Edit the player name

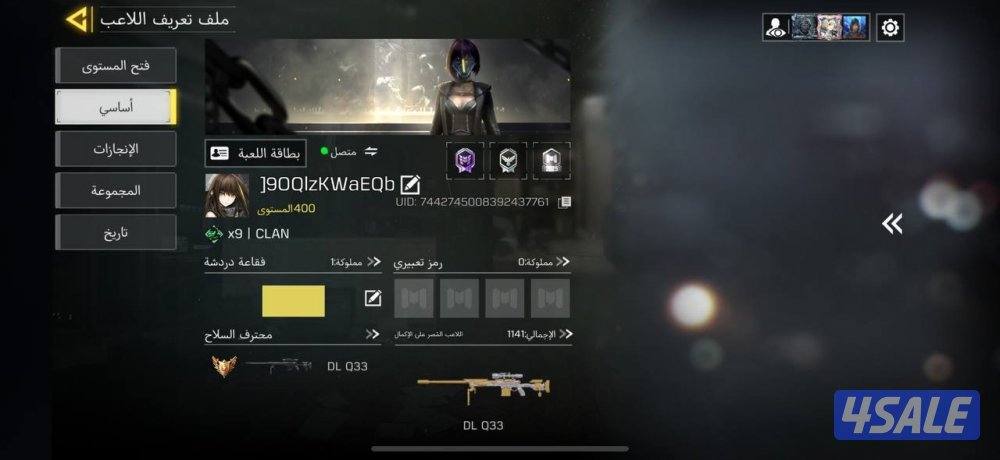[410, 184]
